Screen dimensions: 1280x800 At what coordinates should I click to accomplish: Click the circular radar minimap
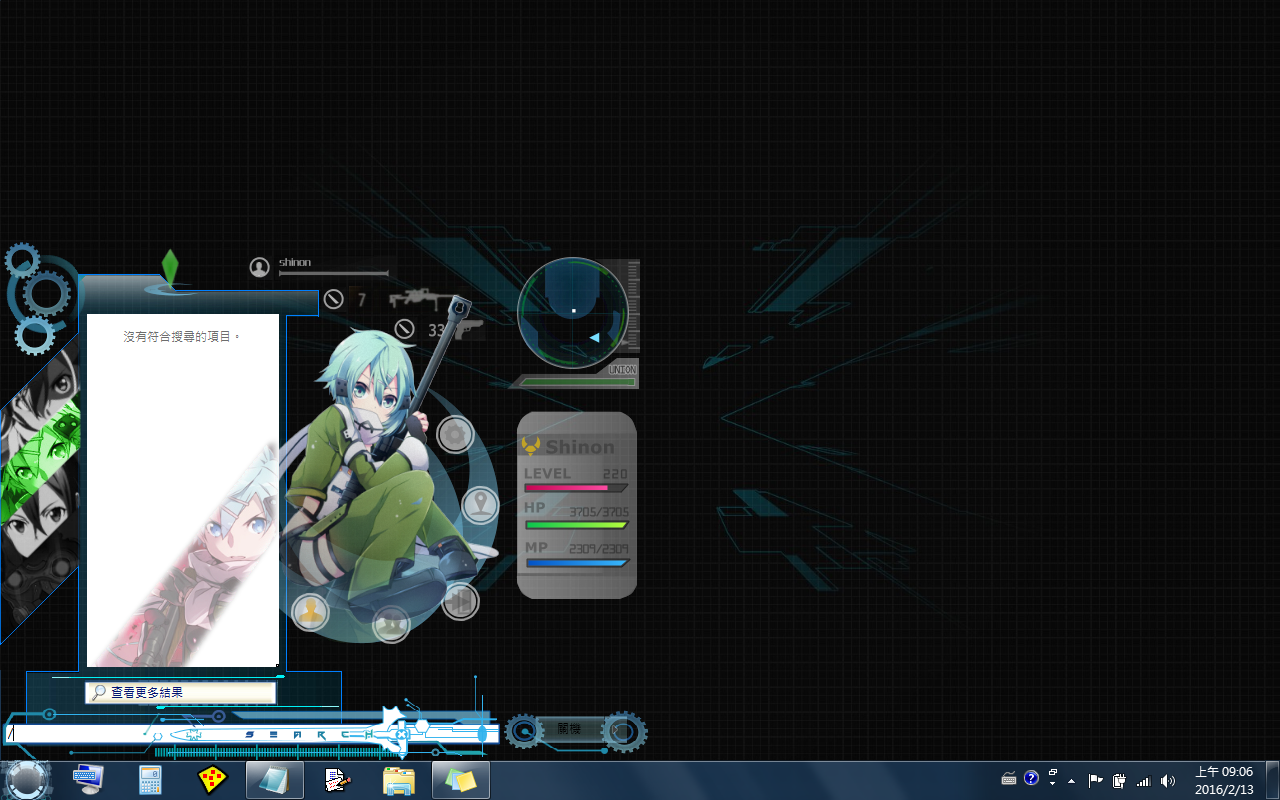[573, 312]
